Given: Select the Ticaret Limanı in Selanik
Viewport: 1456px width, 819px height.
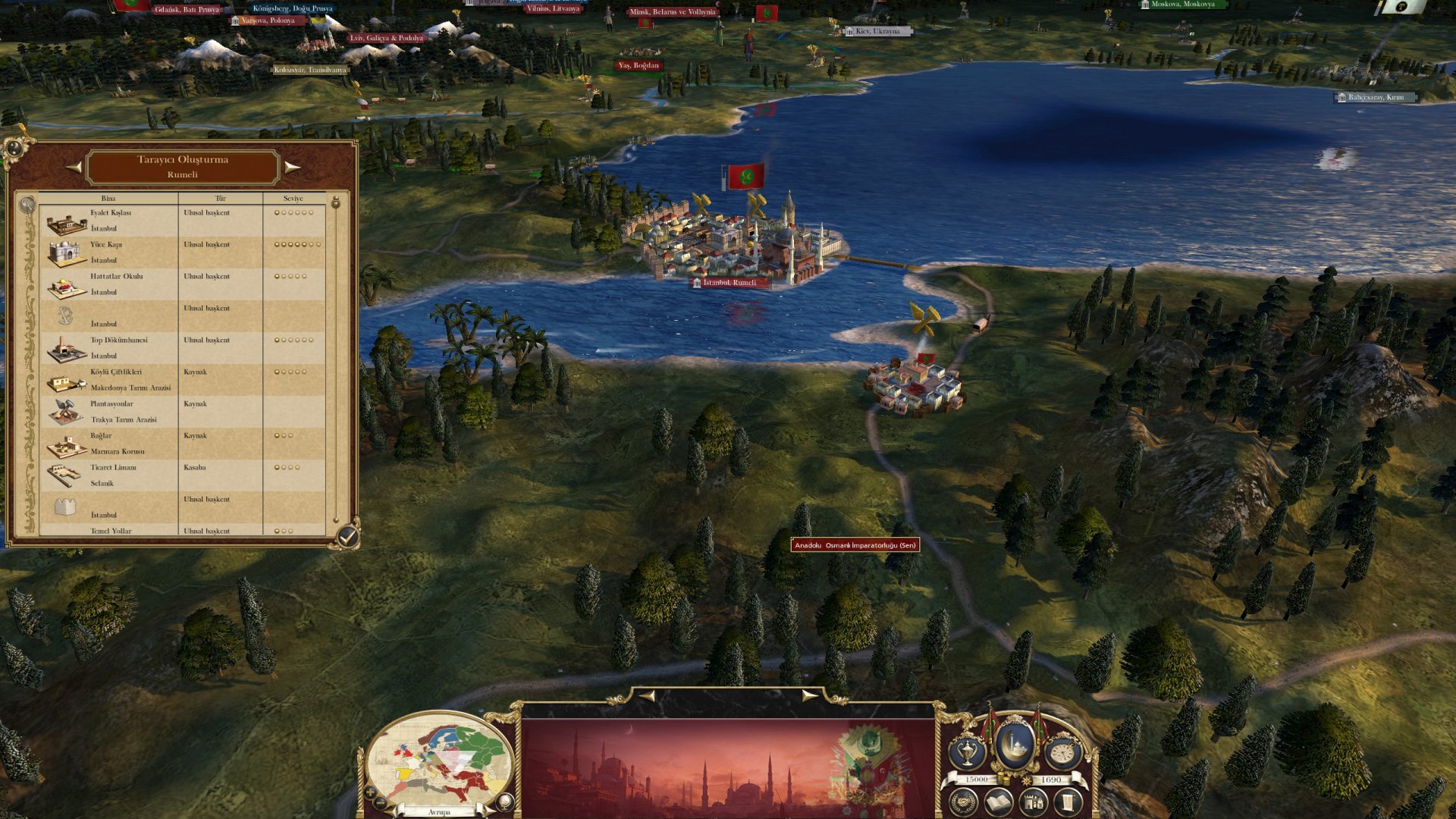Looking at the screenshot, I should 182,475.
